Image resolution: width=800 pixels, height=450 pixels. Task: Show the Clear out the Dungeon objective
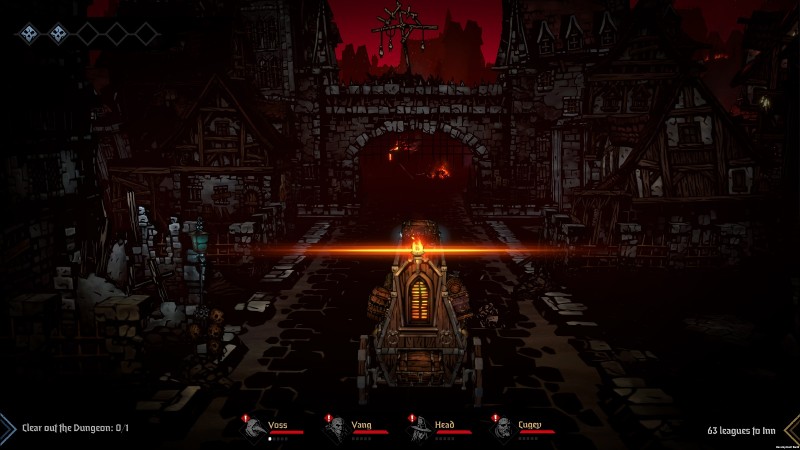pos(75,428)
